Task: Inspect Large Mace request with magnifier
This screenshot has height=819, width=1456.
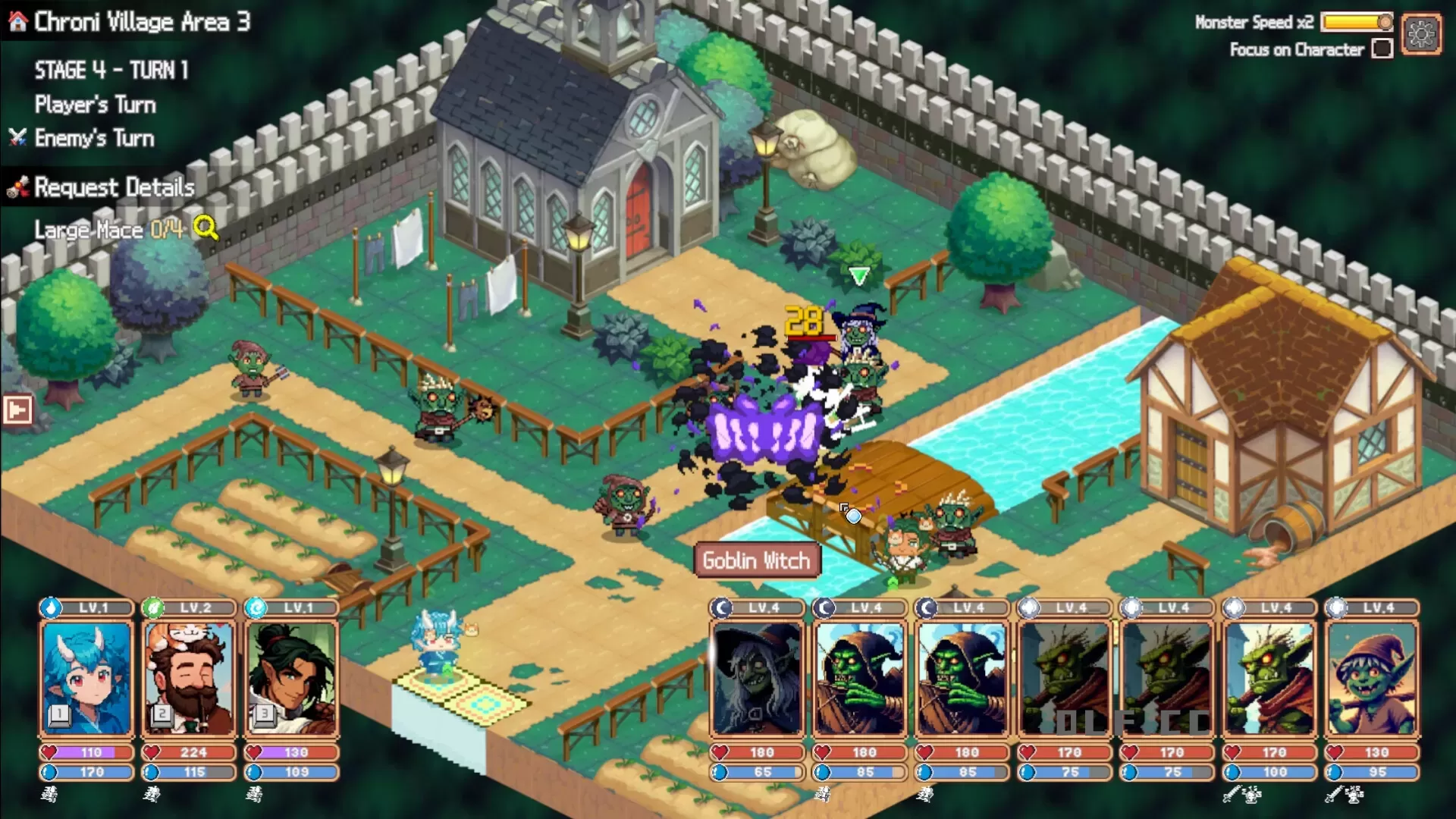Action: [205, 227]
